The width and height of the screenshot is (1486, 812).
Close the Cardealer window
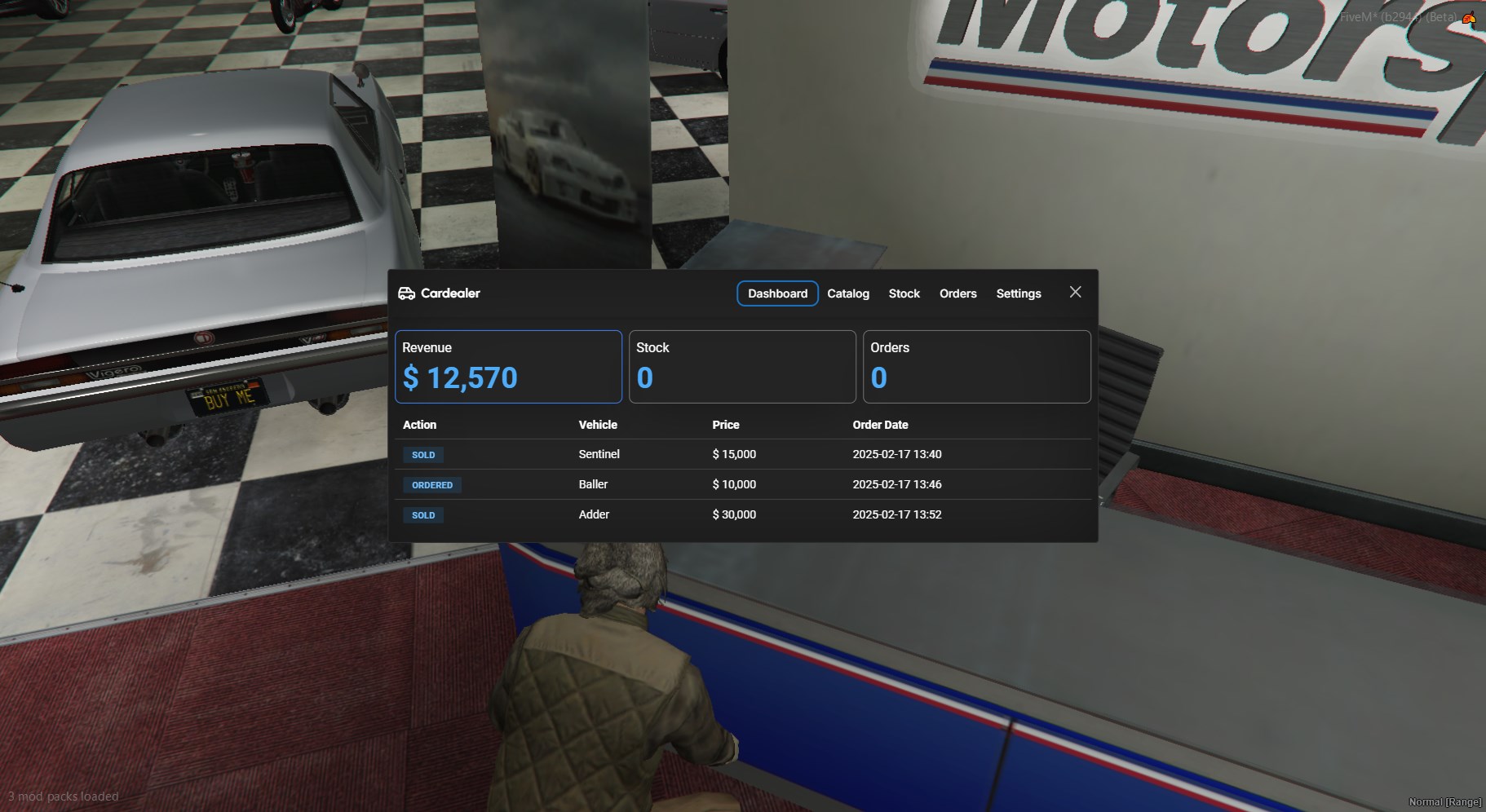(1075, 292)
